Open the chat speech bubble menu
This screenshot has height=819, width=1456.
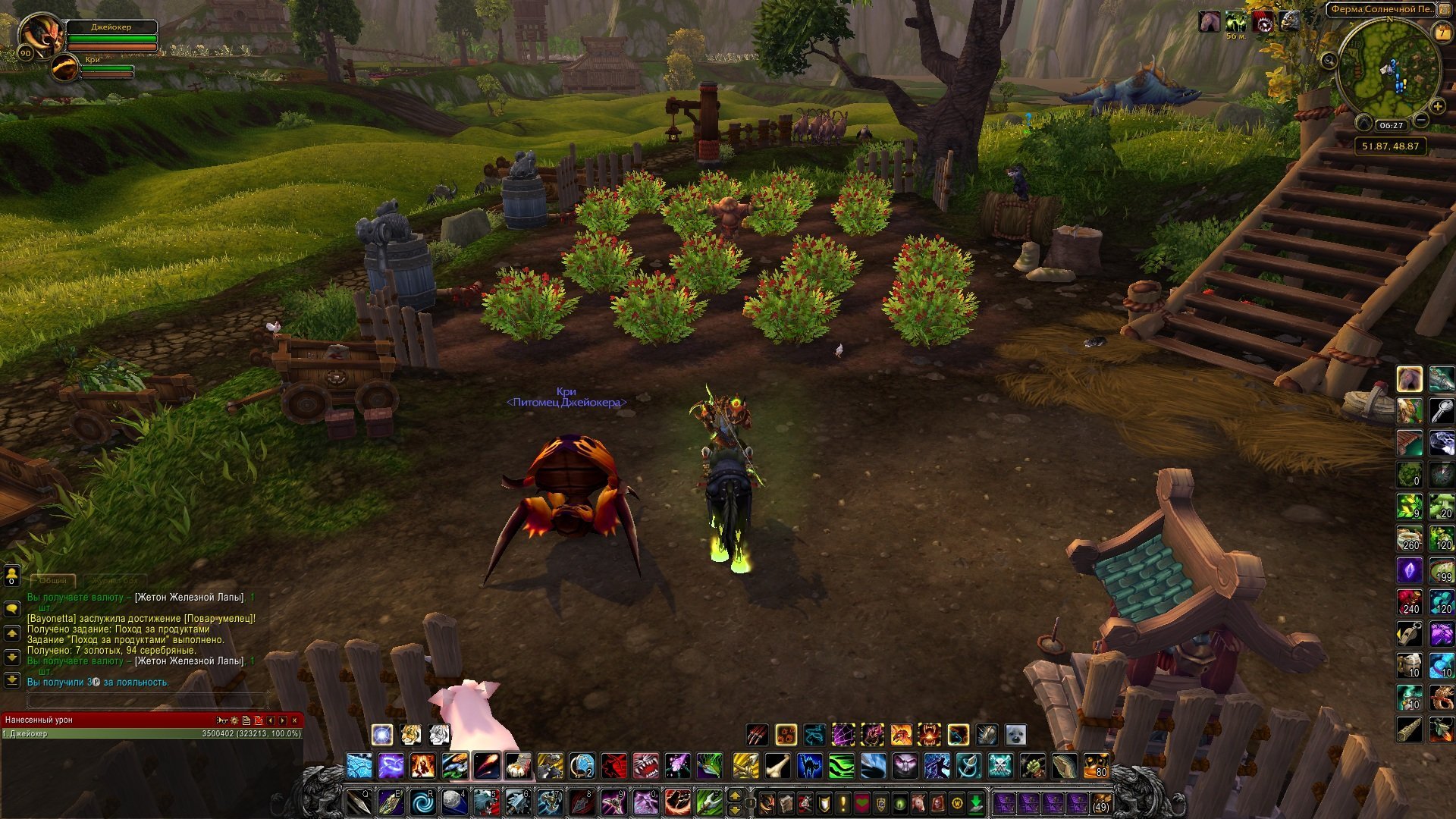click(11, 608)
